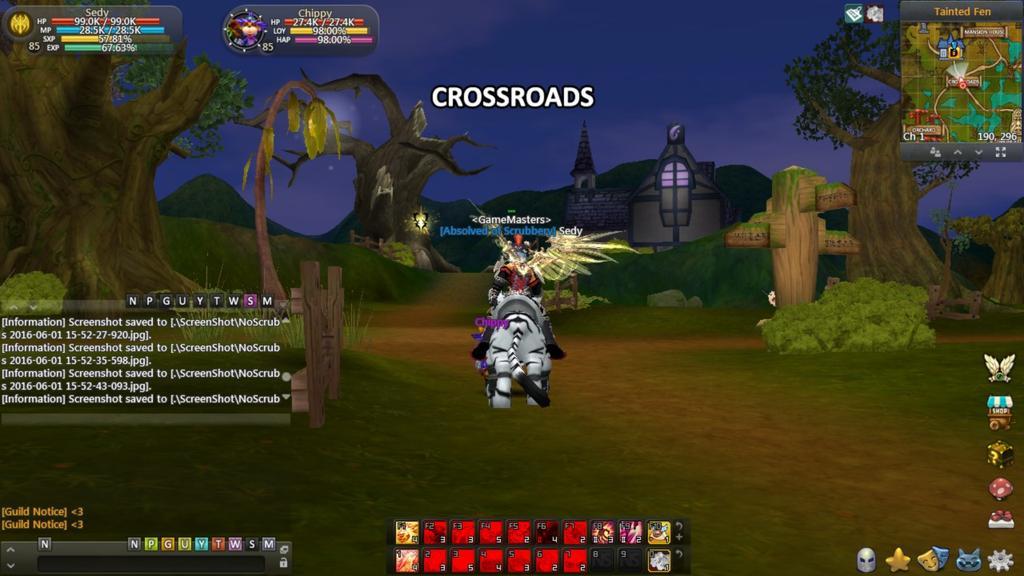Screen dimensions: 1024x576
Task: Activate the F8 fire swirl skill
Action: (603, 532)
